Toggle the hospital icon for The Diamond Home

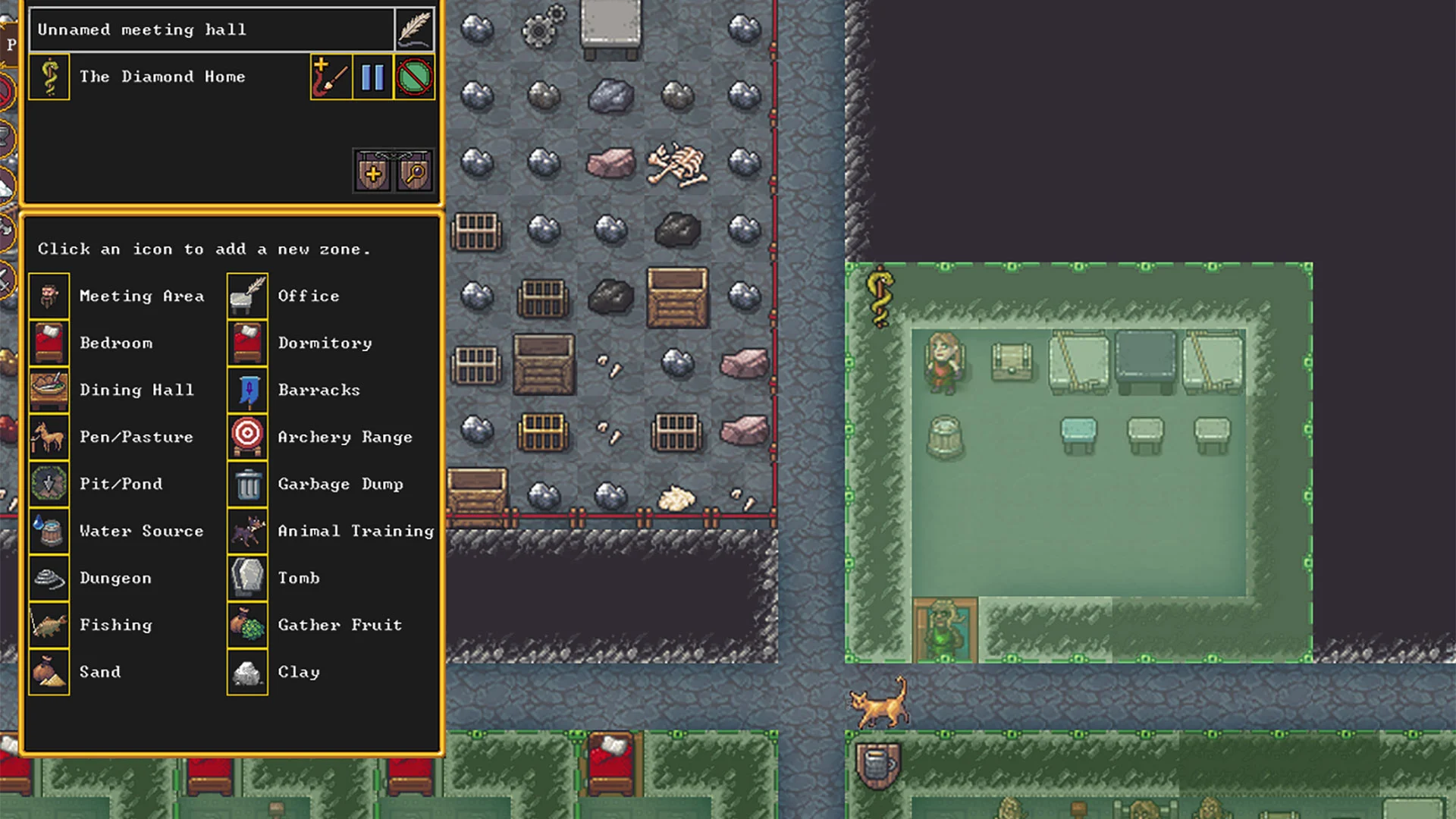click(x=49, y=77)
